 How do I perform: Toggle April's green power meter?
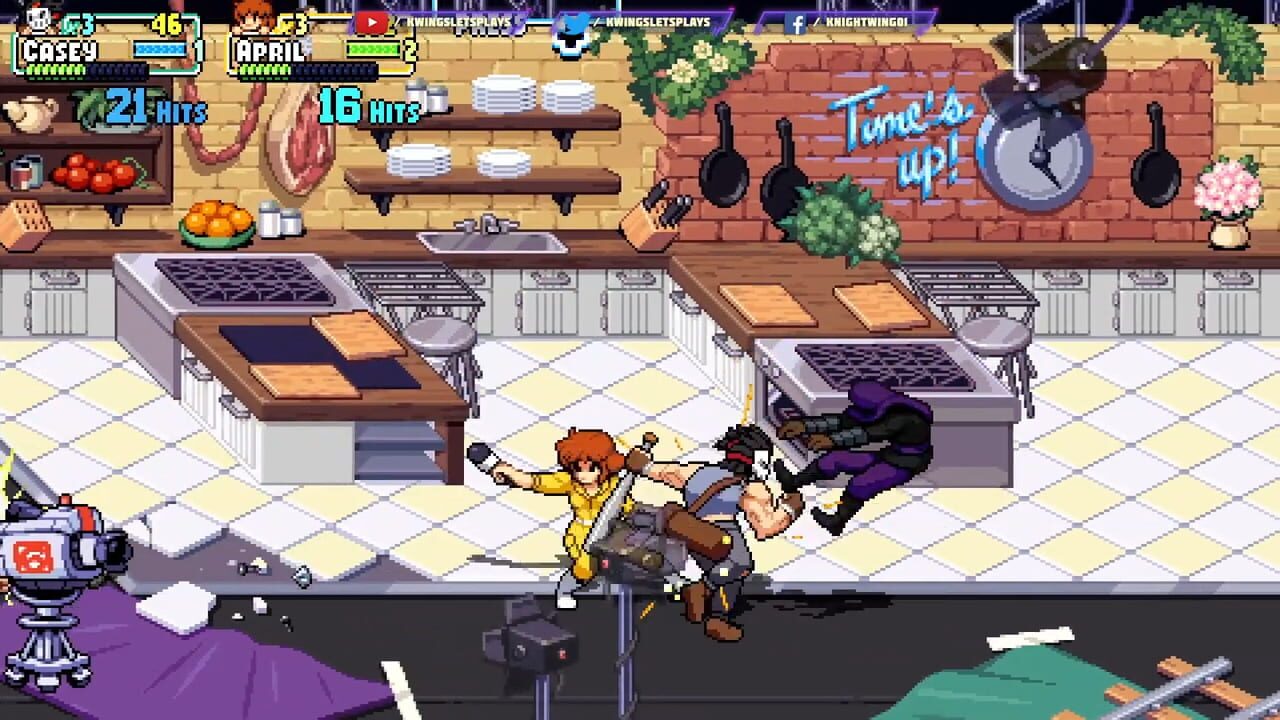tap(373, 49)
